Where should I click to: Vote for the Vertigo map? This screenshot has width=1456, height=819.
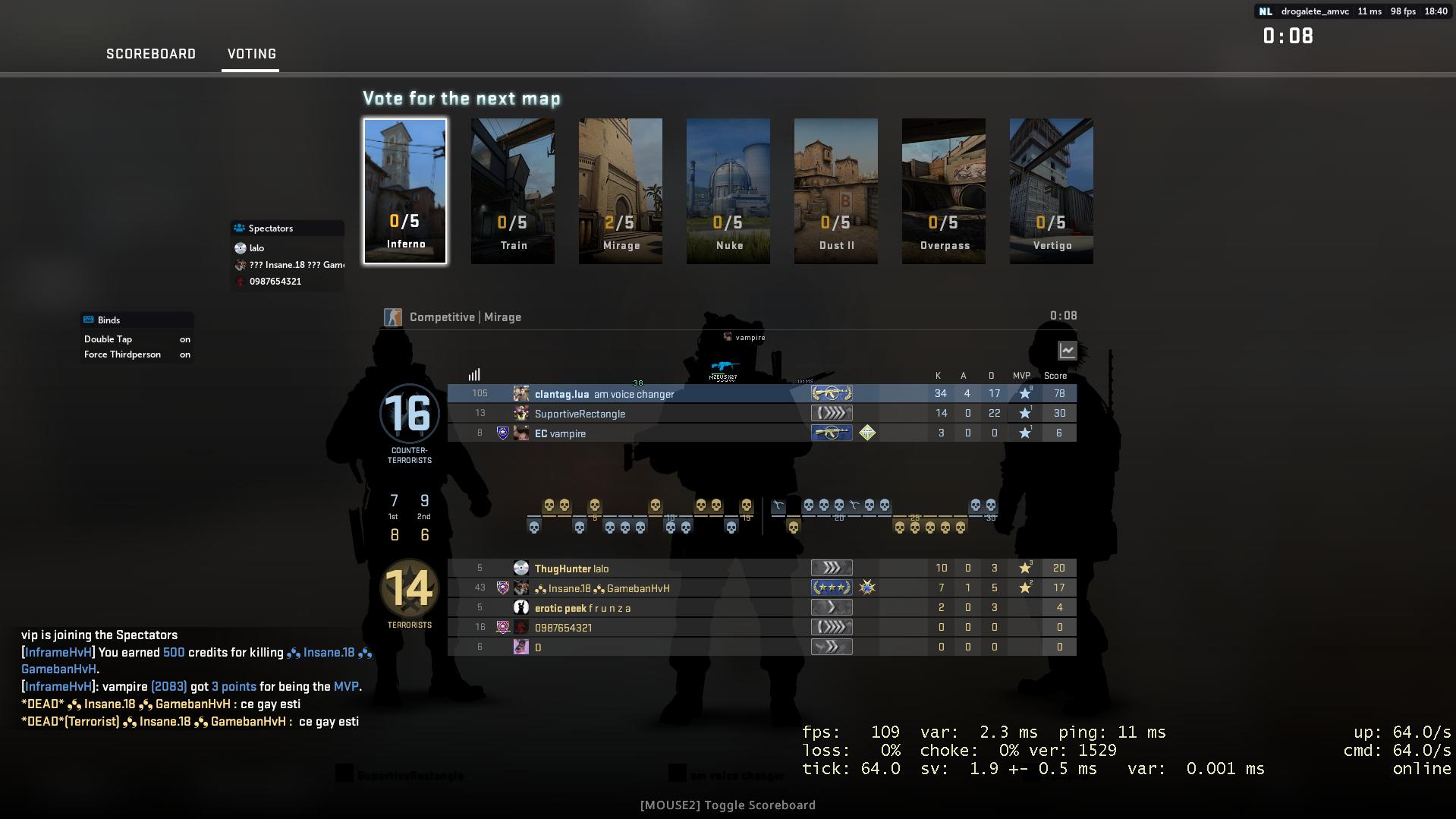1052,191
